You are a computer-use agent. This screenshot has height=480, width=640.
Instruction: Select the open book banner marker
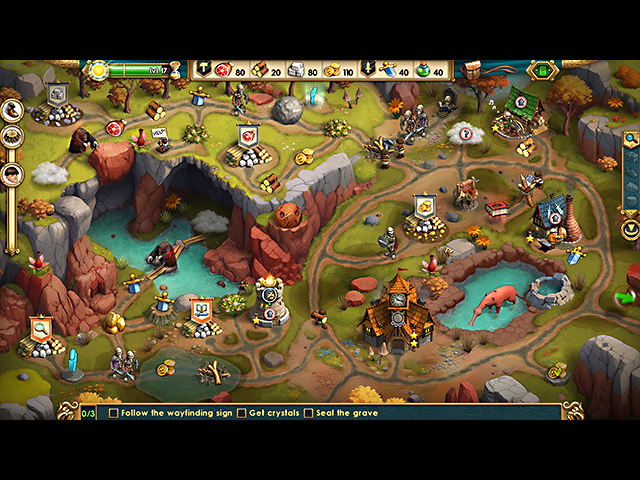[200, 309]
